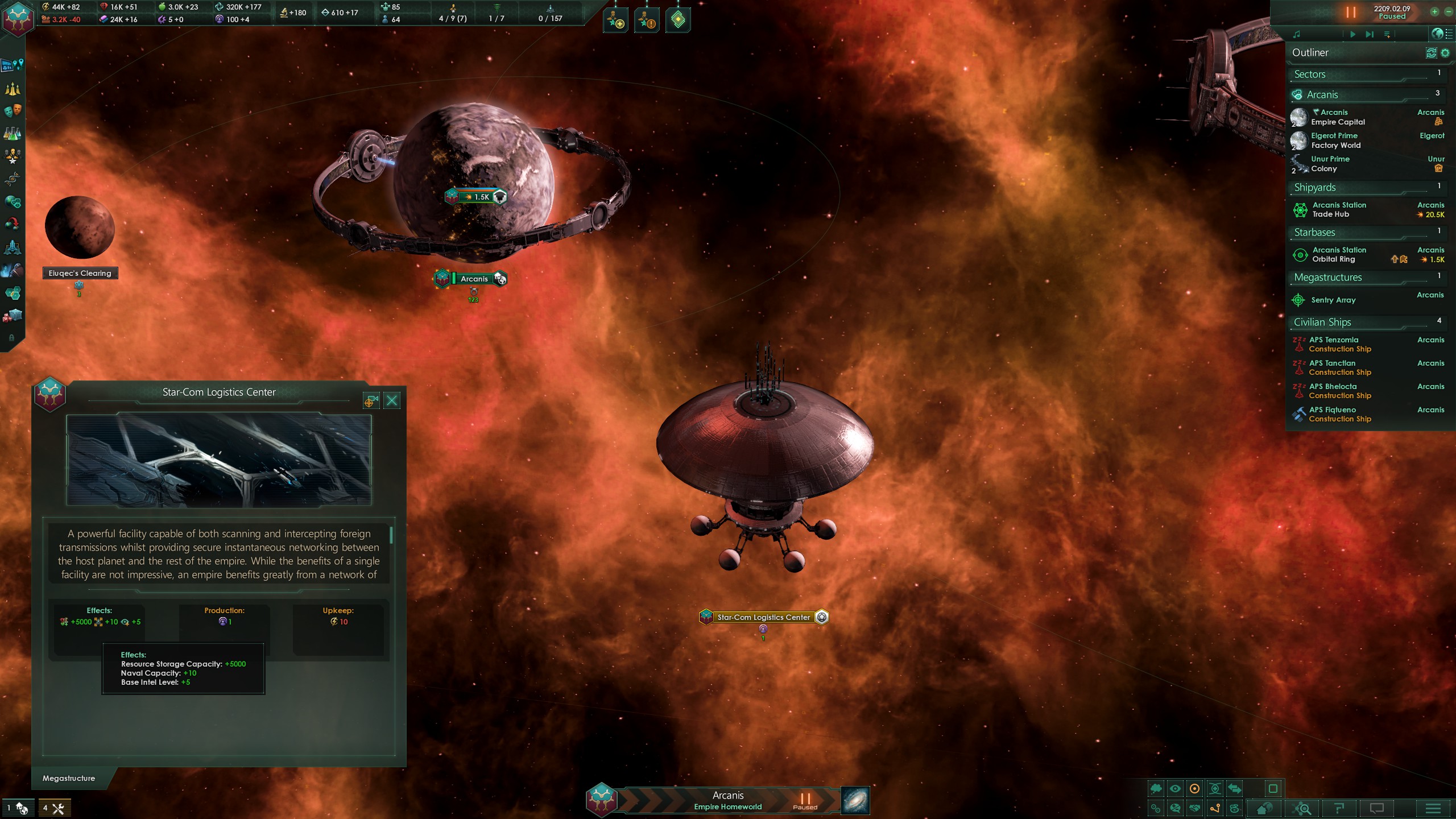Screen dimensions: 1456x819
Task: Select the Arcanis planet nameplate
Action: point(474,279)
